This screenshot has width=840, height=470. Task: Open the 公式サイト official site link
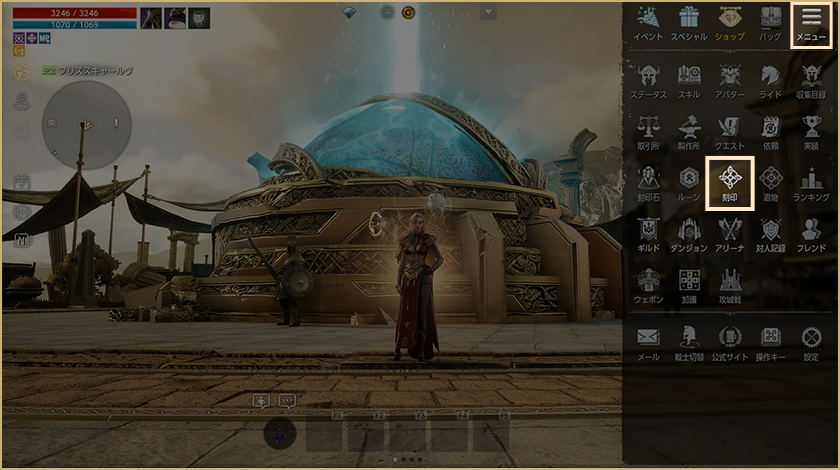[729, 342]
